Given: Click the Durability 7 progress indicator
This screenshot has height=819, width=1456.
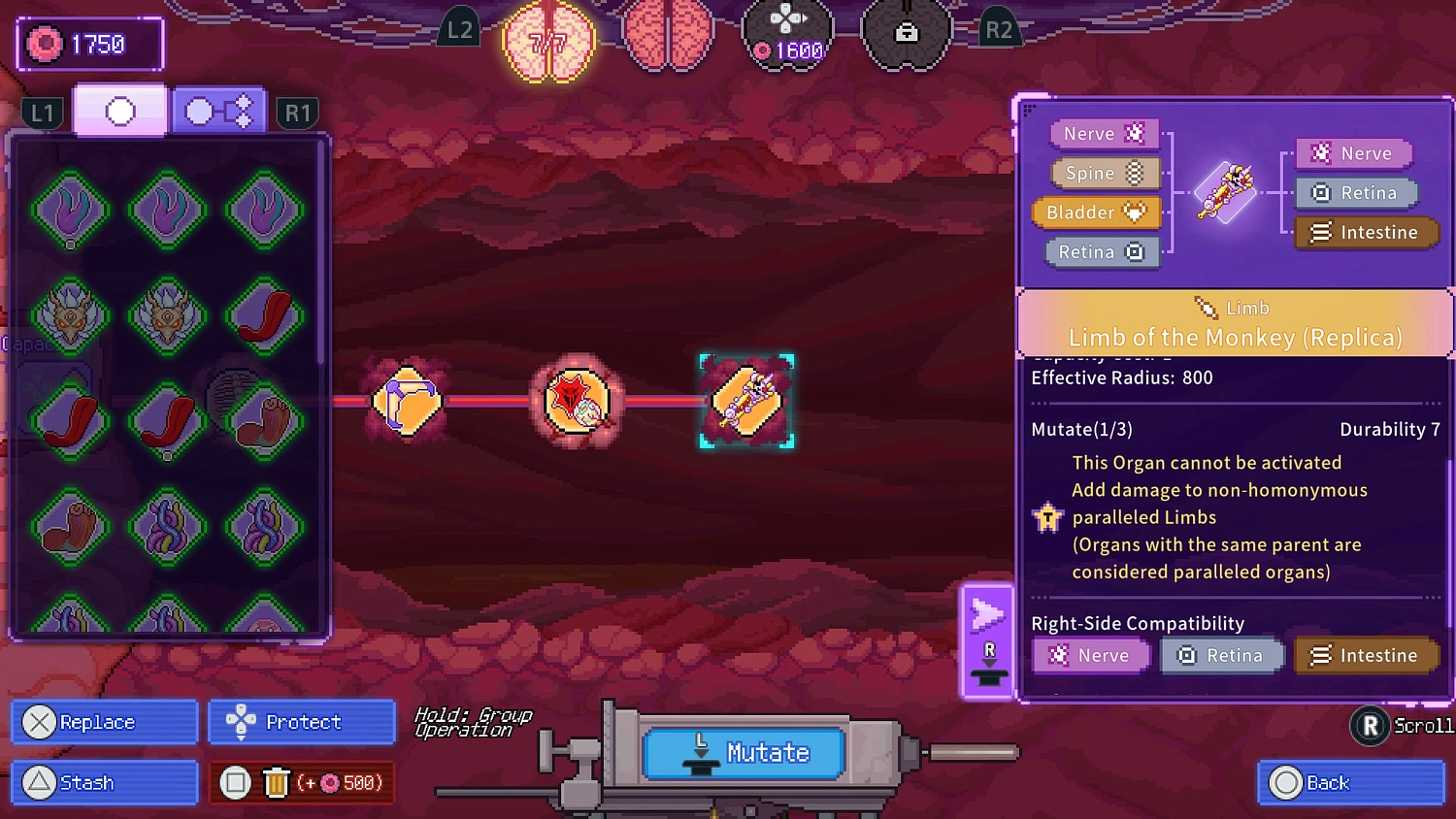Looking at the screenshot, I should [x=1390, y=428].
